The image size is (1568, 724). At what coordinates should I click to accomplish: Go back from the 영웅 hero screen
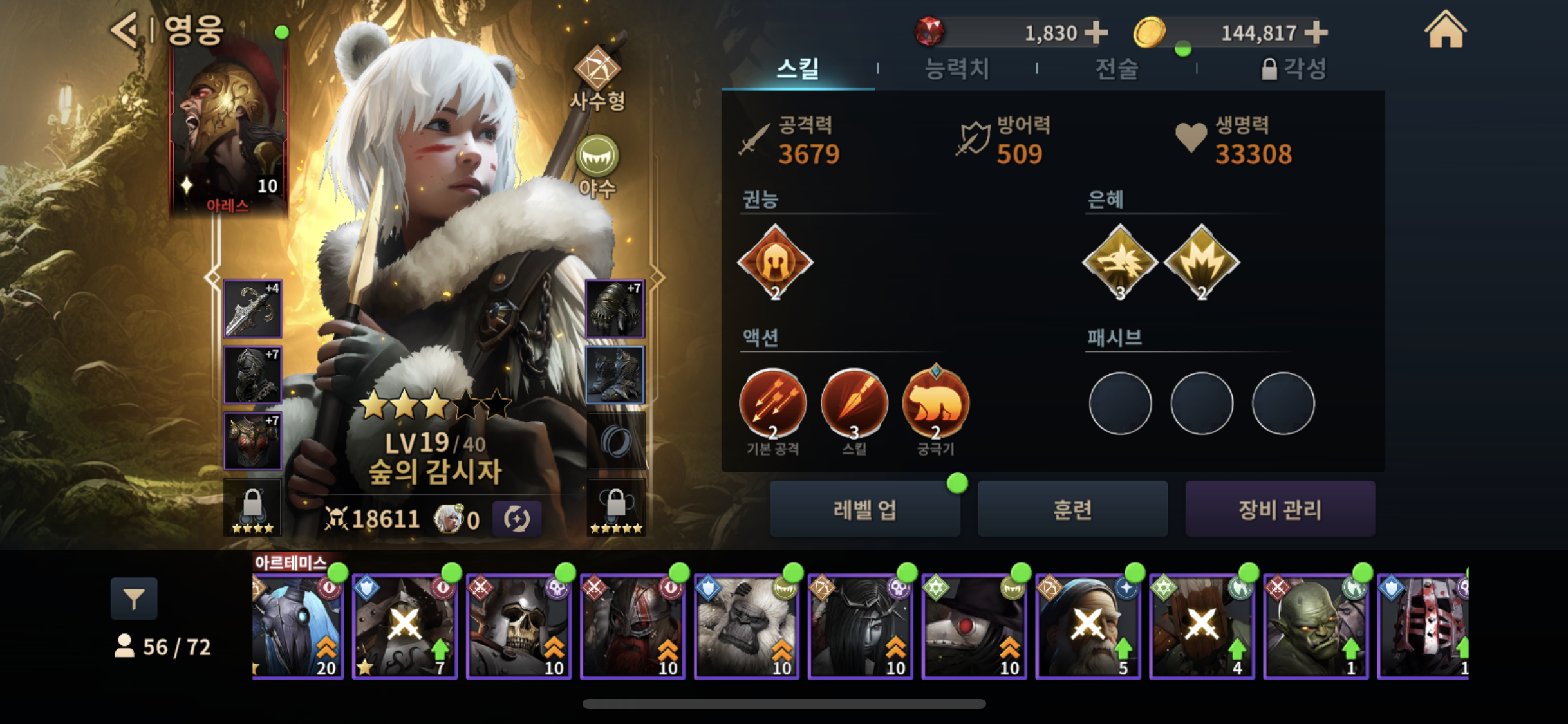[124, 30]
